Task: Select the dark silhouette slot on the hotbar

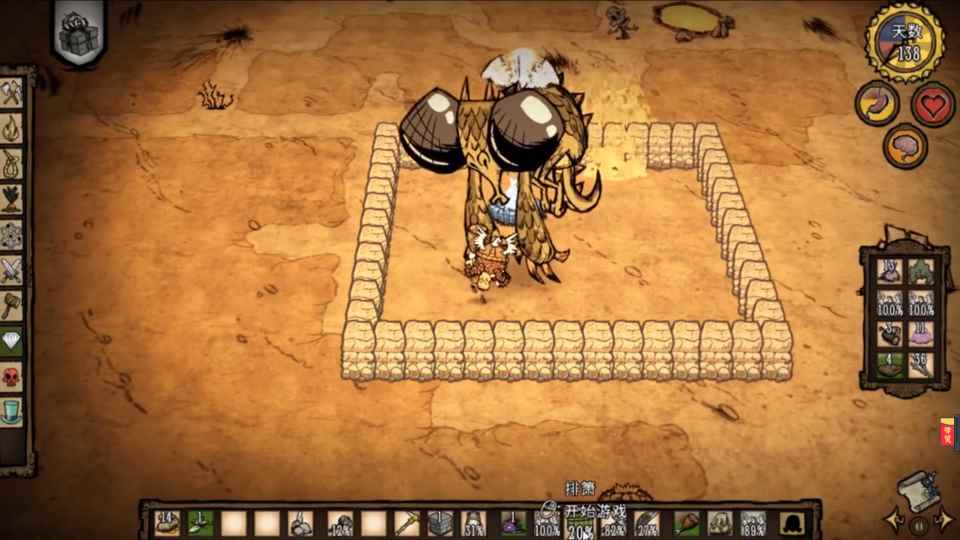Action: click(789, 522)
